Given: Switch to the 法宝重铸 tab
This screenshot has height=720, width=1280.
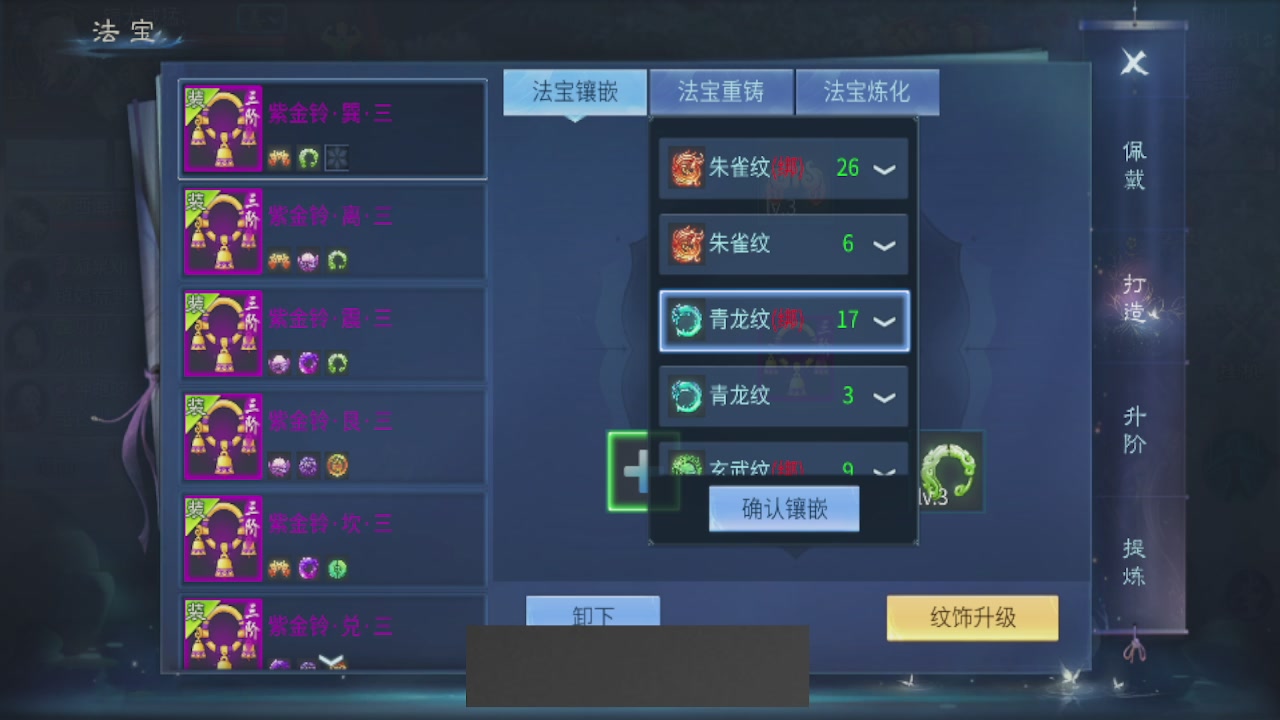Looking at the screenshot, I should coord(721,92).
